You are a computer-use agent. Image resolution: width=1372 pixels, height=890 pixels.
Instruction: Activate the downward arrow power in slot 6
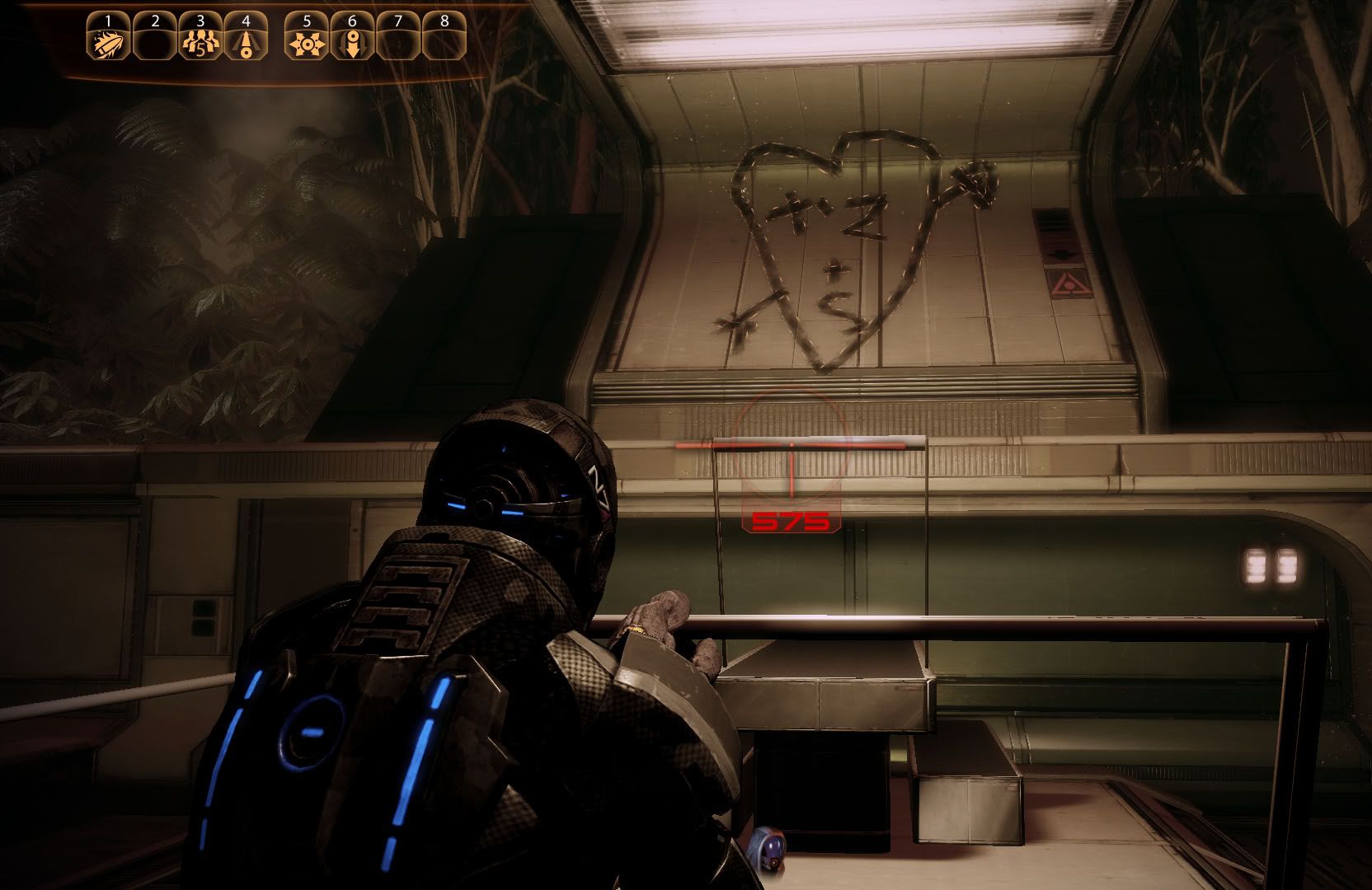click(x=352, y=42)
